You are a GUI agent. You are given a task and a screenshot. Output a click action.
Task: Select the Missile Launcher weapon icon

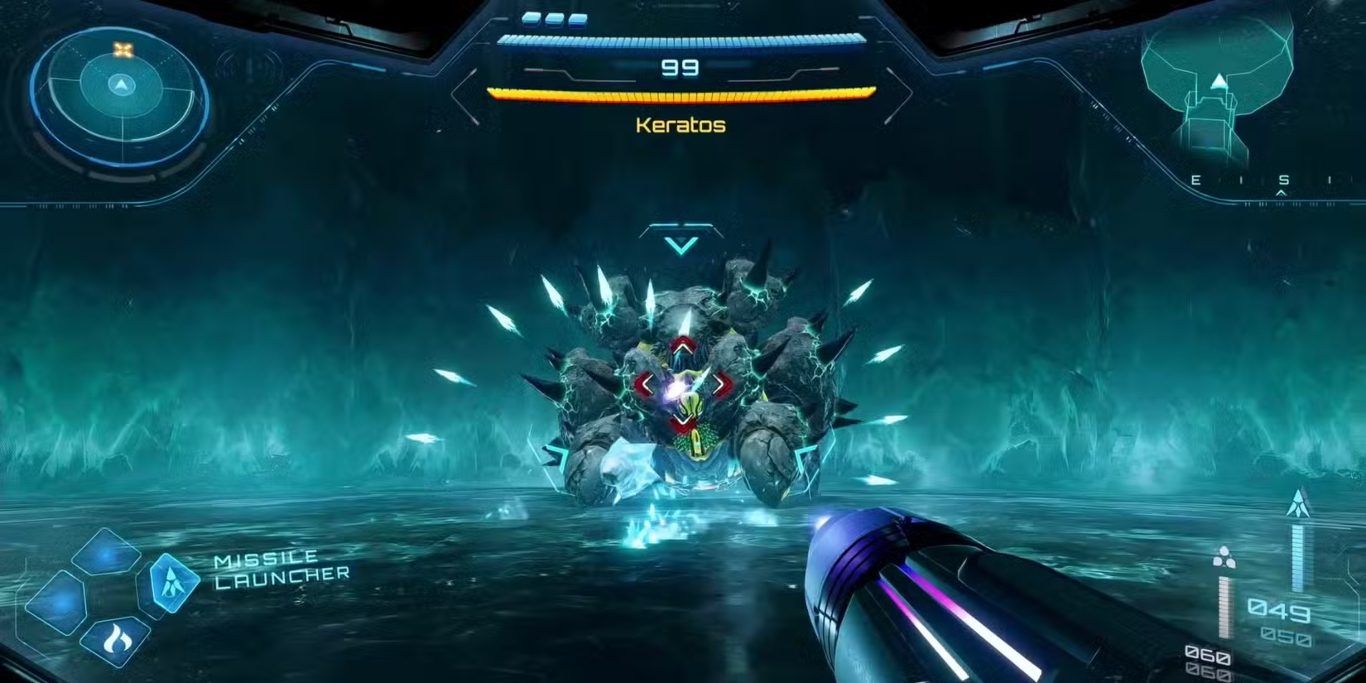click(x=174, y=582)
